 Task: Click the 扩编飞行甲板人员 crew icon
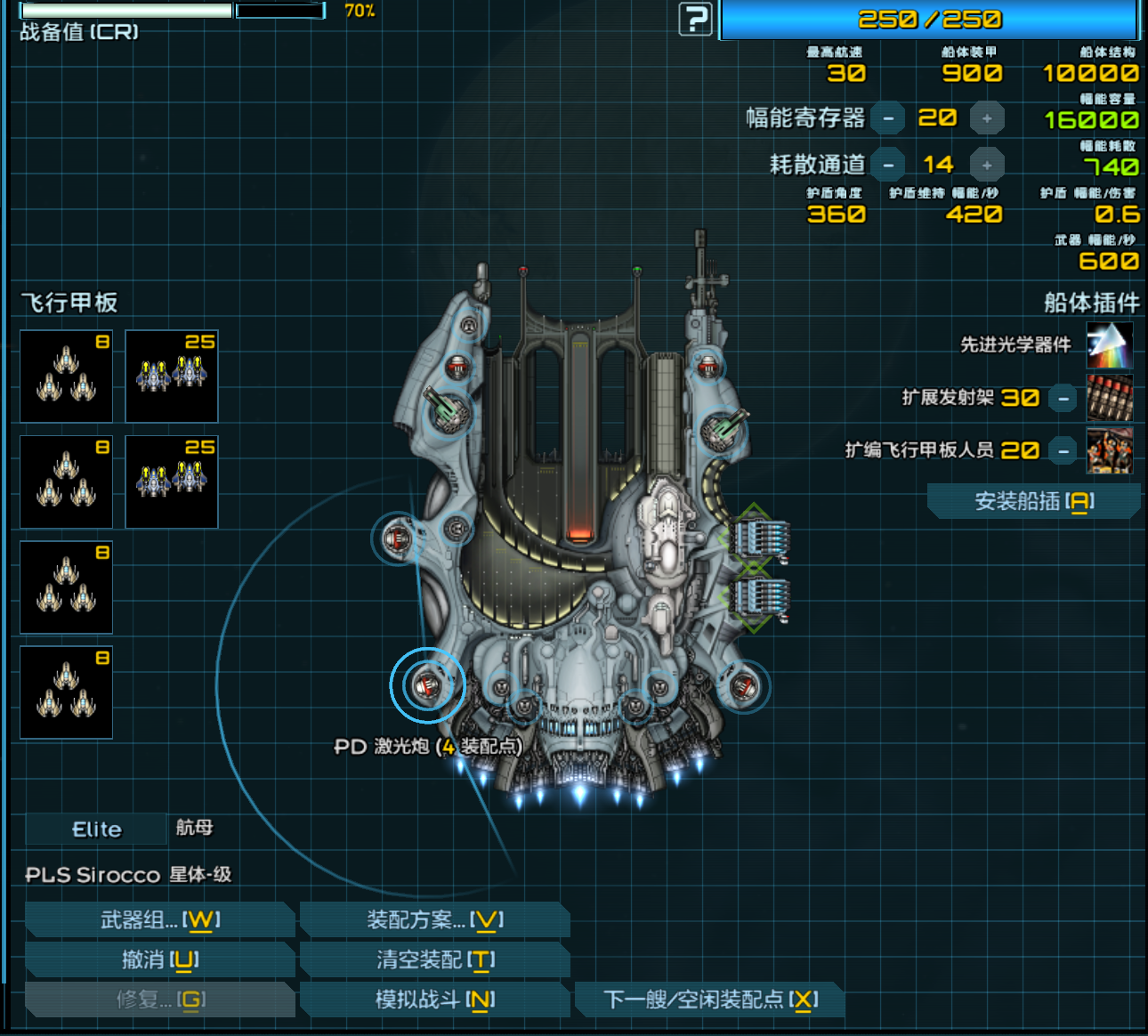1110,450
